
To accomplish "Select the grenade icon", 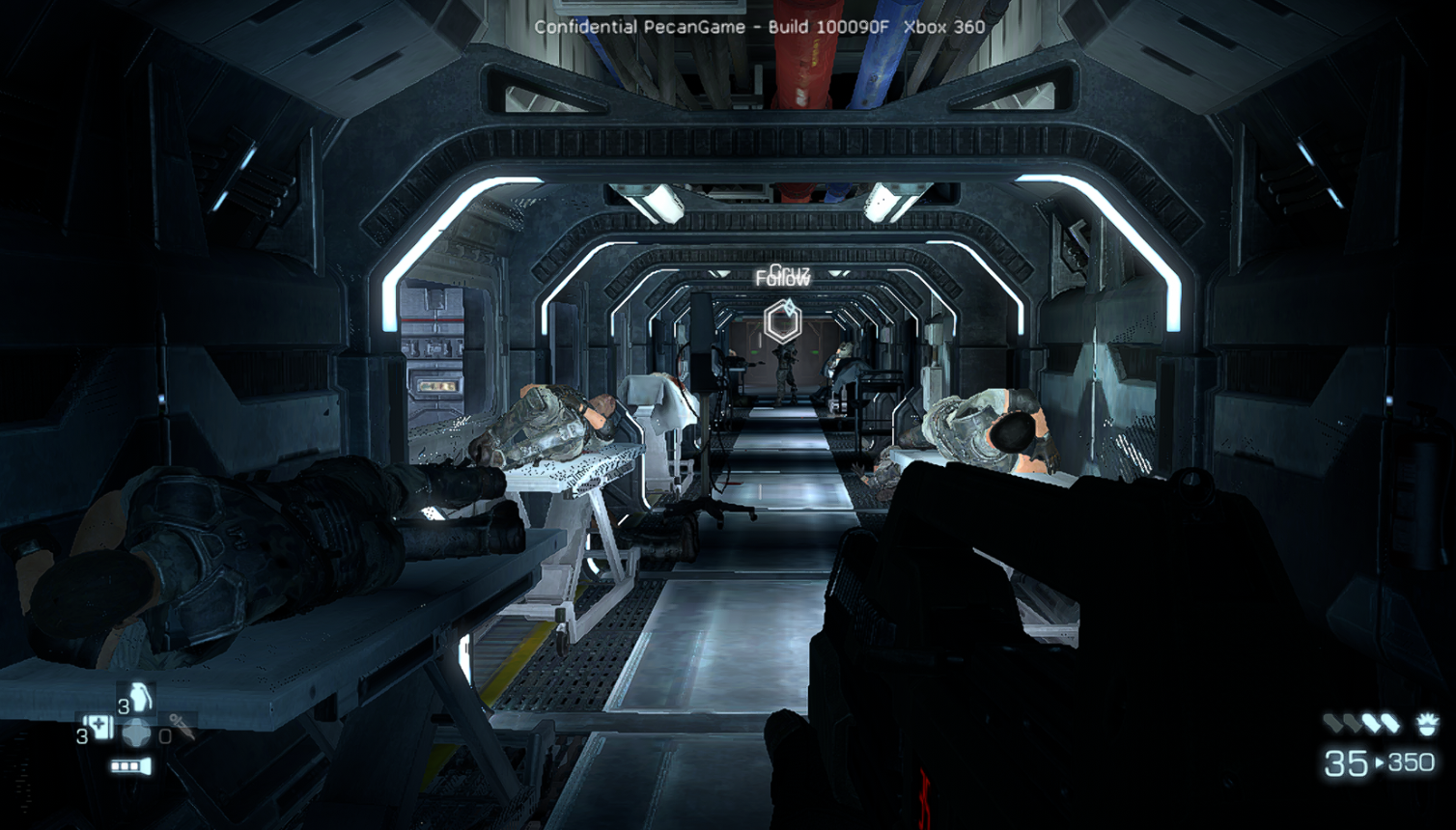I will click(x=141, y=697).
